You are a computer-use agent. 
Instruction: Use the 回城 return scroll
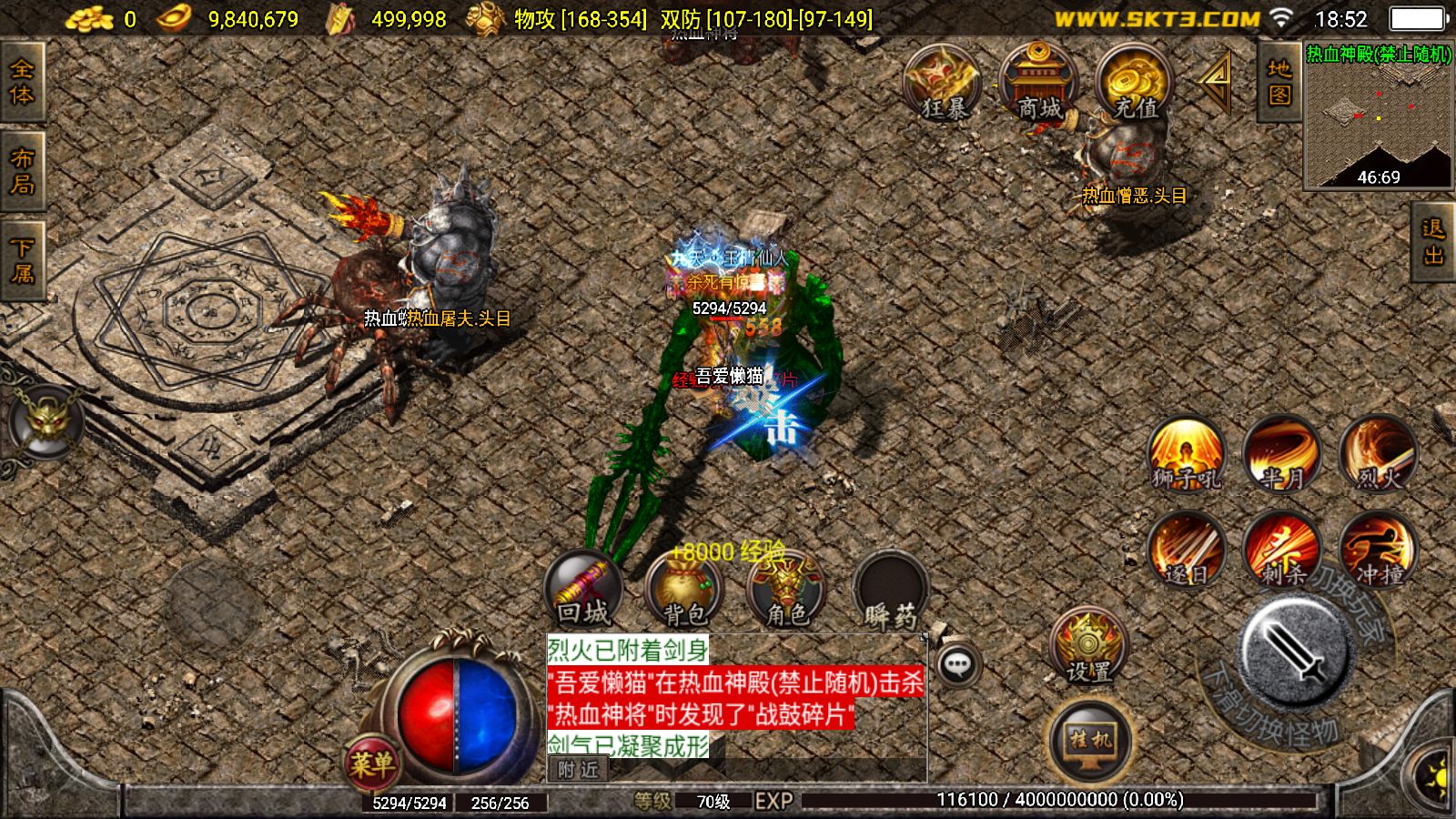[583, 590]
